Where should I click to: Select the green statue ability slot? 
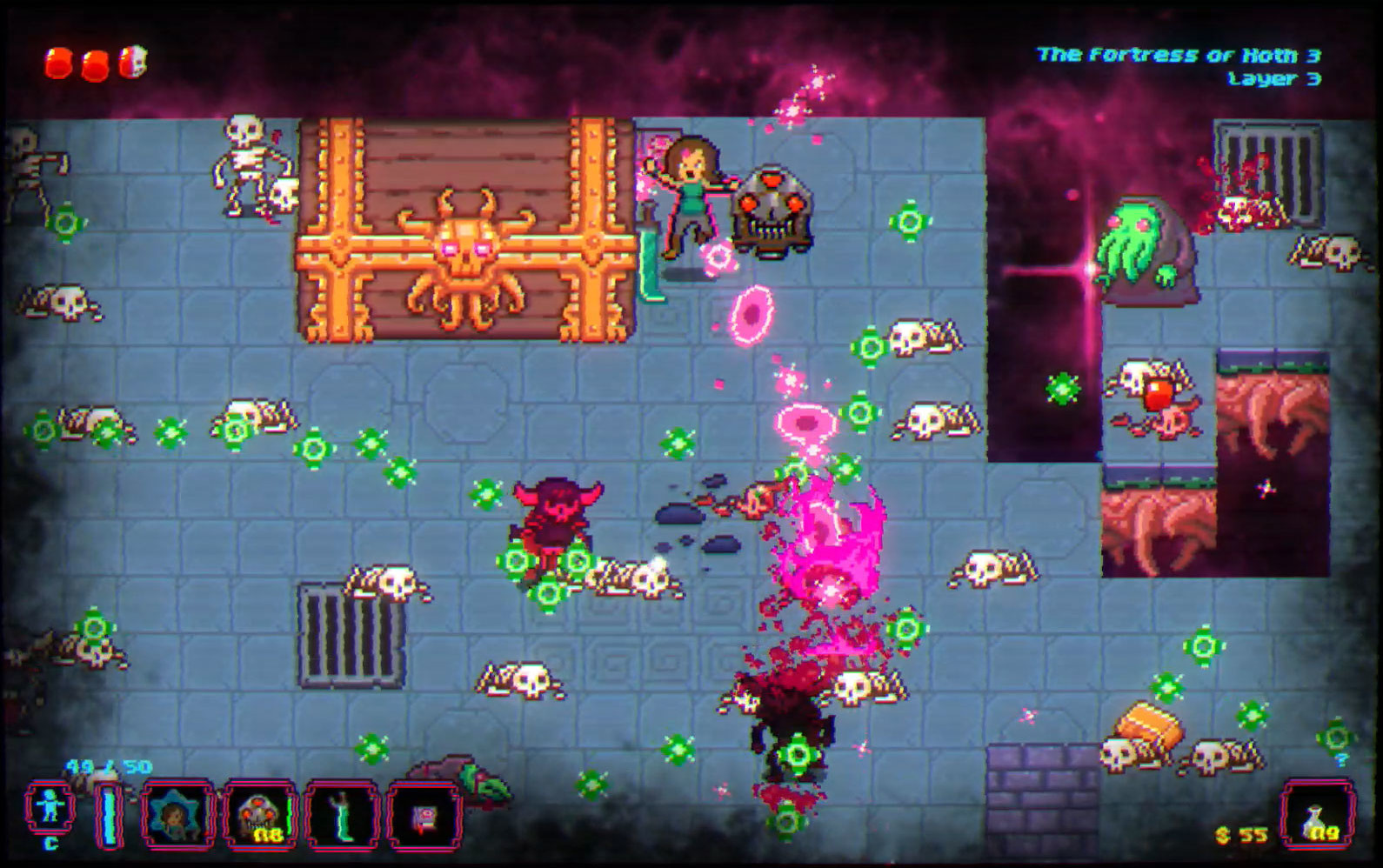[341, 816]
